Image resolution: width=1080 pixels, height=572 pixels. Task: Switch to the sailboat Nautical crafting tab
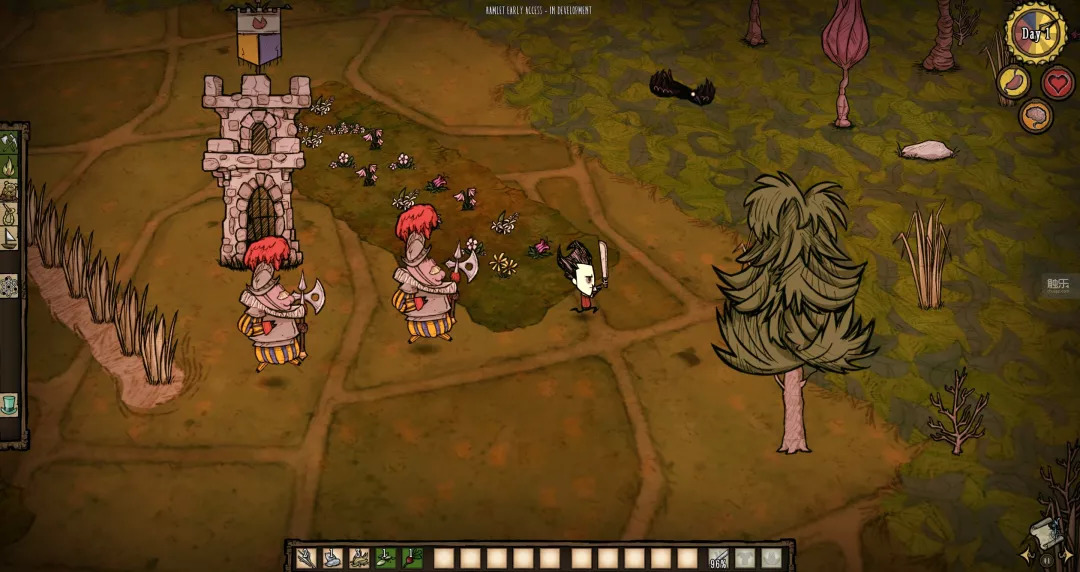click(x=10, y=238)
